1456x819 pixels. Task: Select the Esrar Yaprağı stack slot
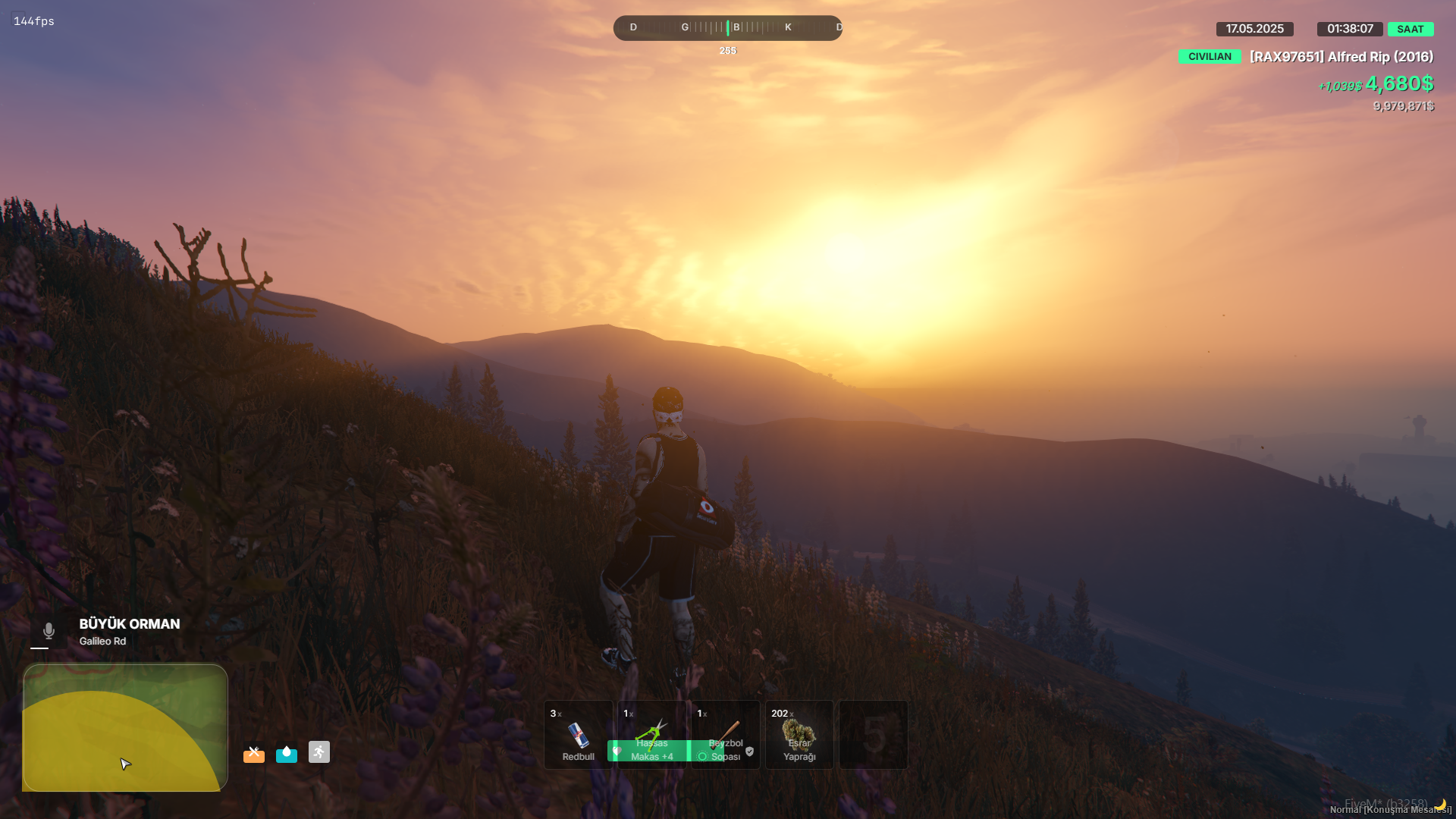(799, 734)
